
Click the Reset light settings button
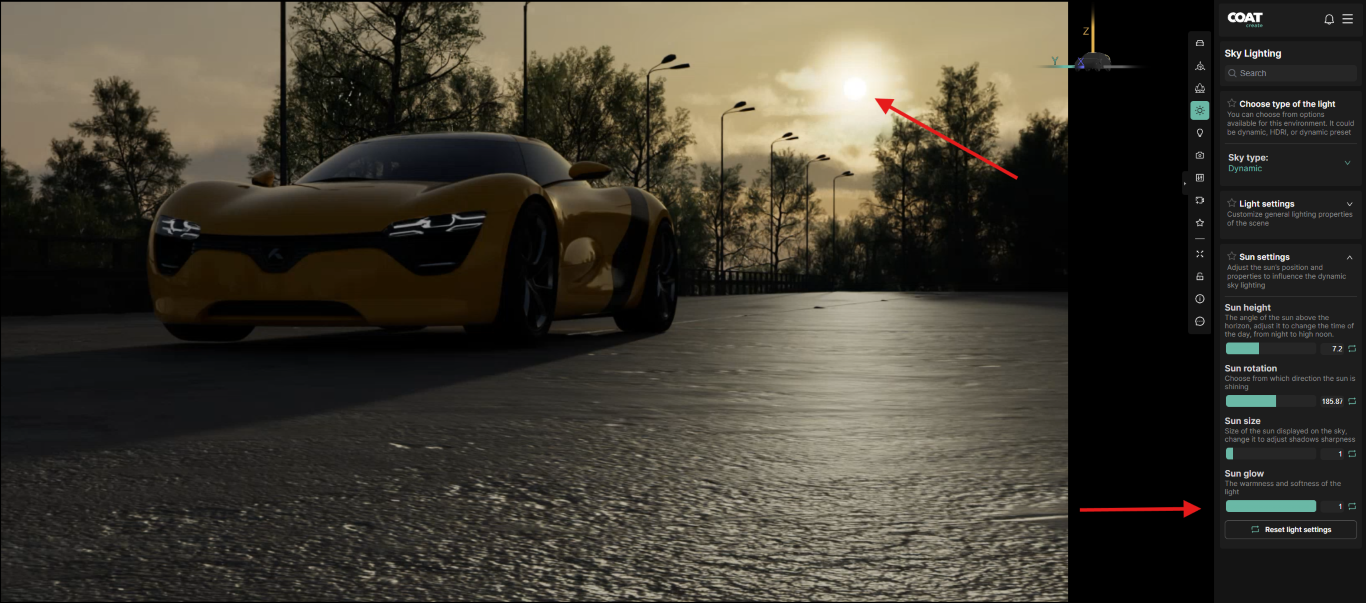tap(1290, 529)
